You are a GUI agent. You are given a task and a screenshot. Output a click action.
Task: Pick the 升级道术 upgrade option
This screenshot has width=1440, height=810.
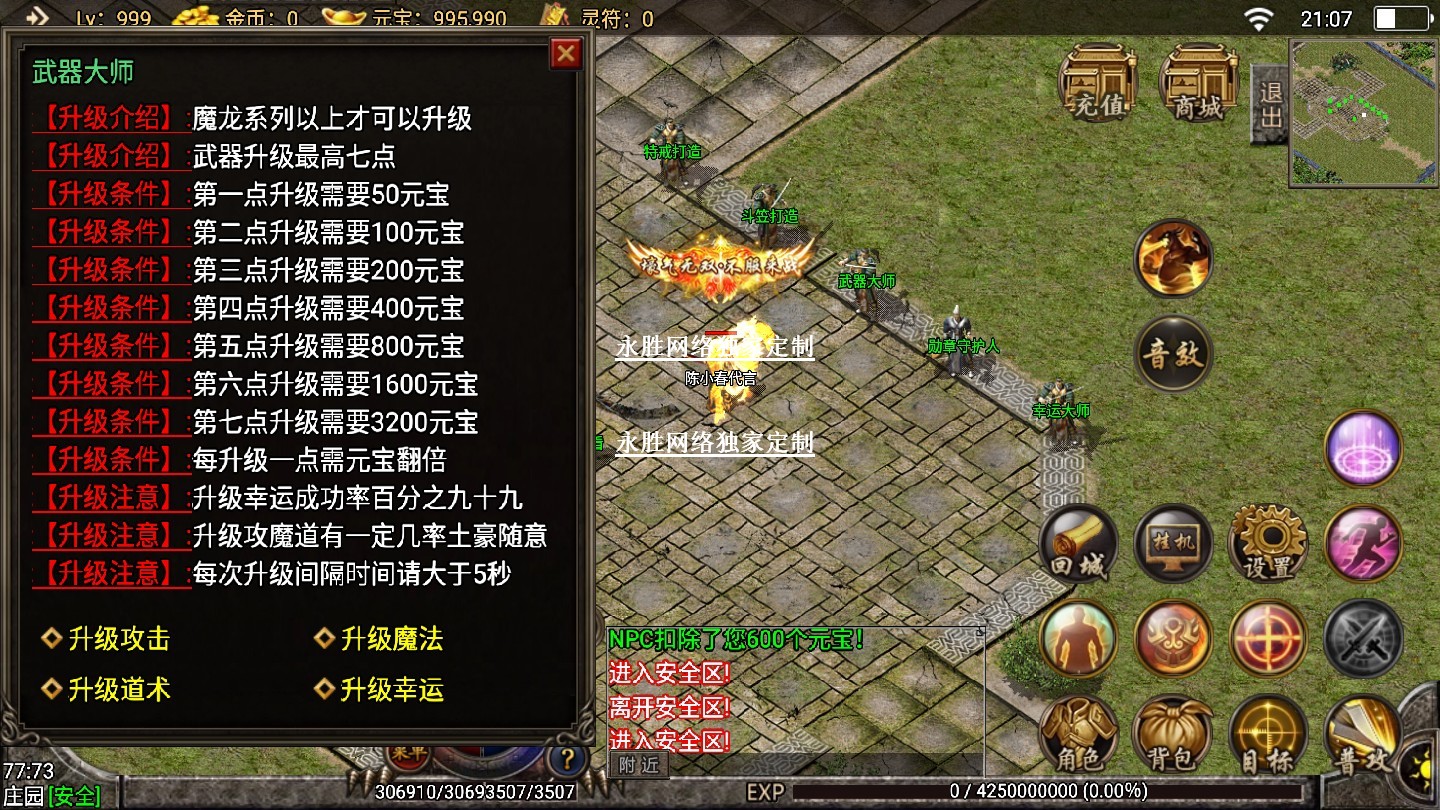(x=118, y=689)
